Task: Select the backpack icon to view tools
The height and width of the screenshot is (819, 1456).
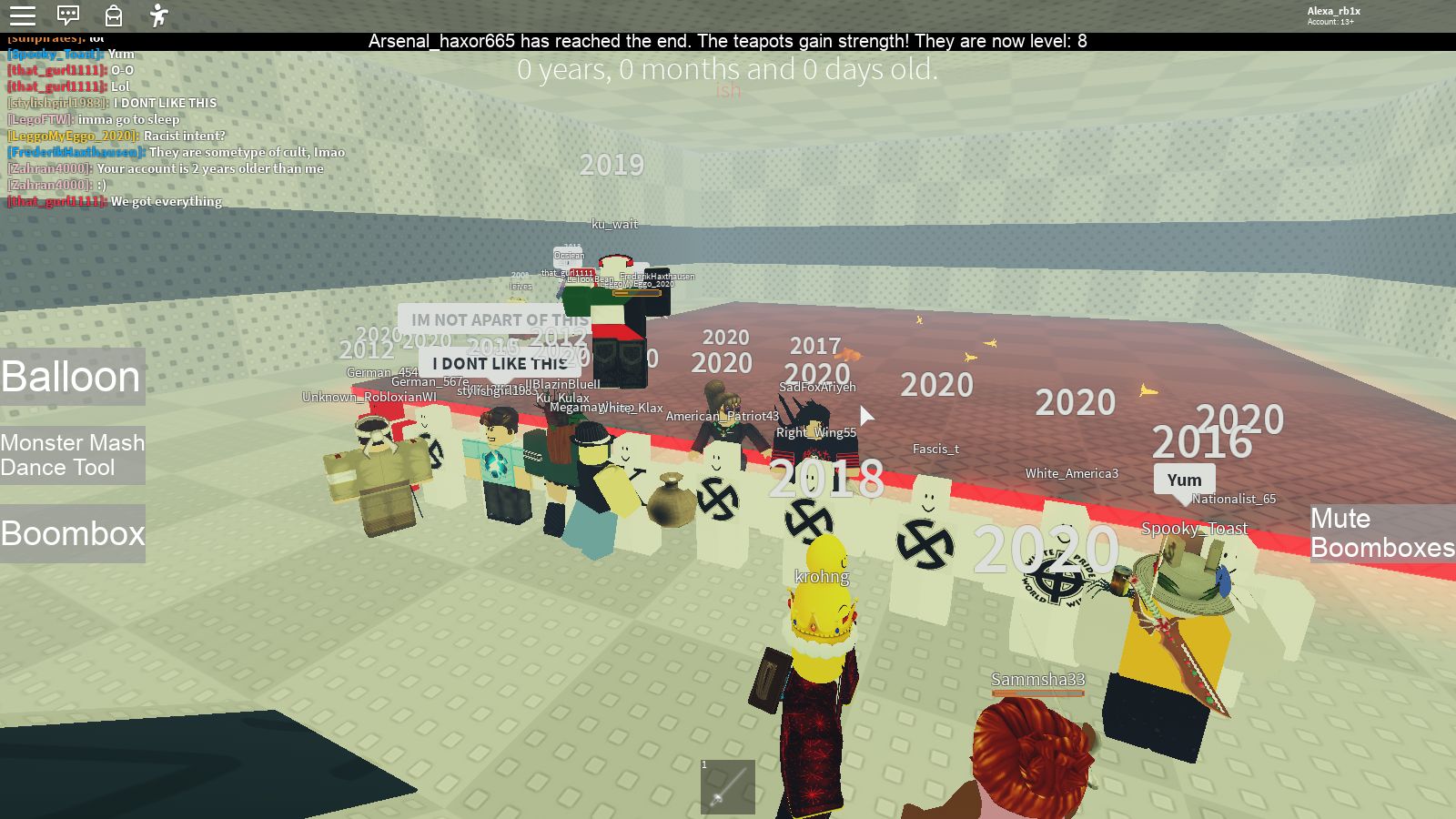Action: (113, 15)
